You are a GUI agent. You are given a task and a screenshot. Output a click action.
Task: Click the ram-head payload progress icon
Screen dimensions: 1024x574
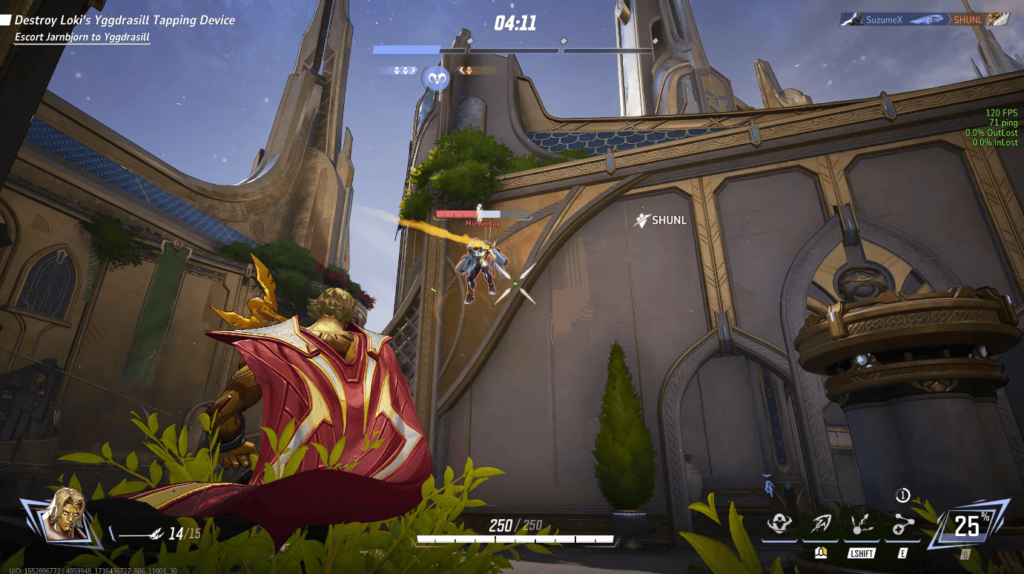click(435, 77)
